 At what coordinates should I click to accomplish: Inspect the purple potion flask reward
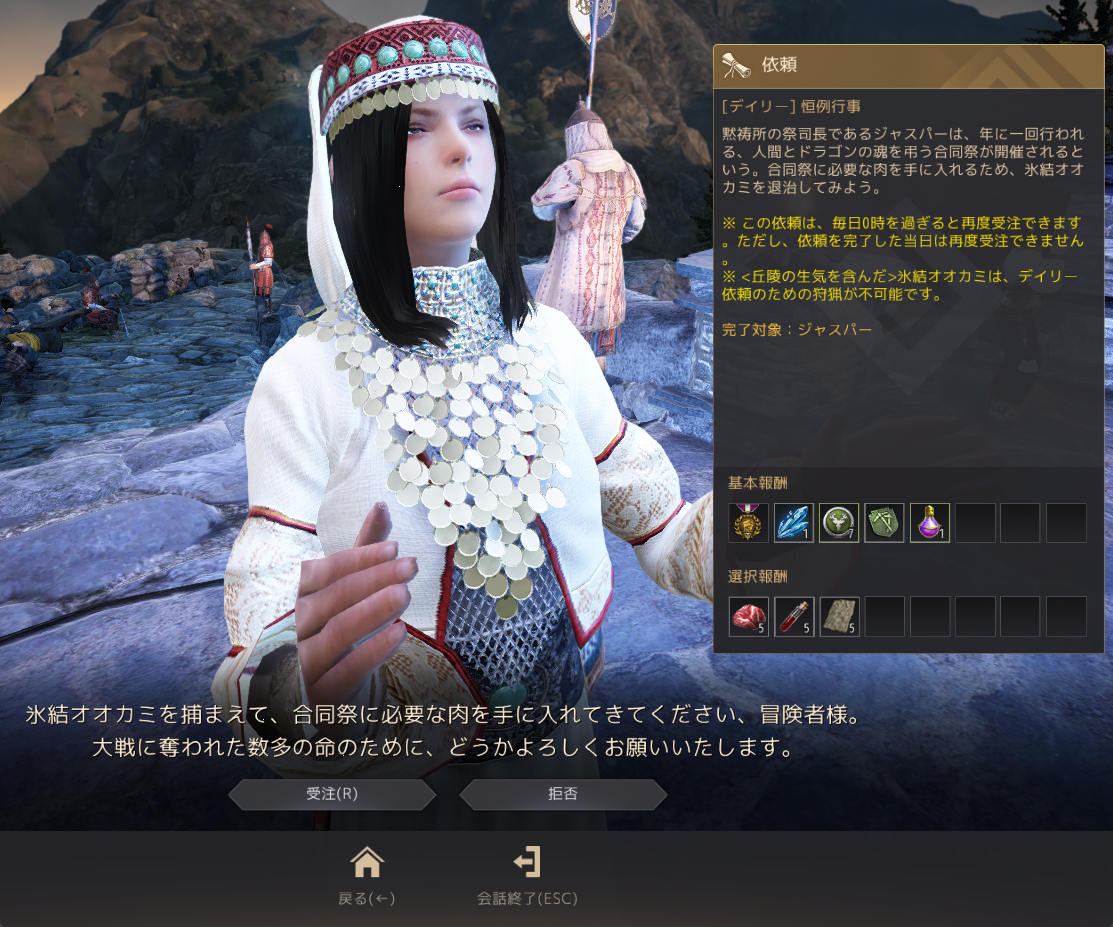click(x=930, y=523)
